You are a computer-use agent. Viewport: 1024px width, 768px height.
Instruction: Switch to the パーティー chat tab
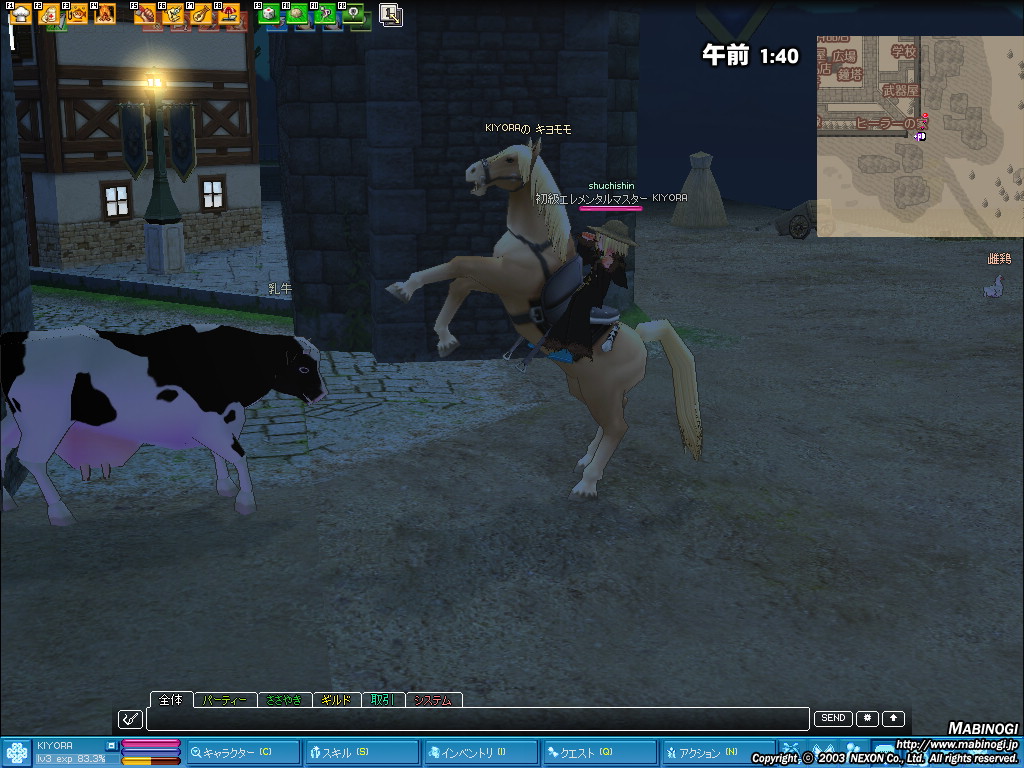[x=224, y=700]
